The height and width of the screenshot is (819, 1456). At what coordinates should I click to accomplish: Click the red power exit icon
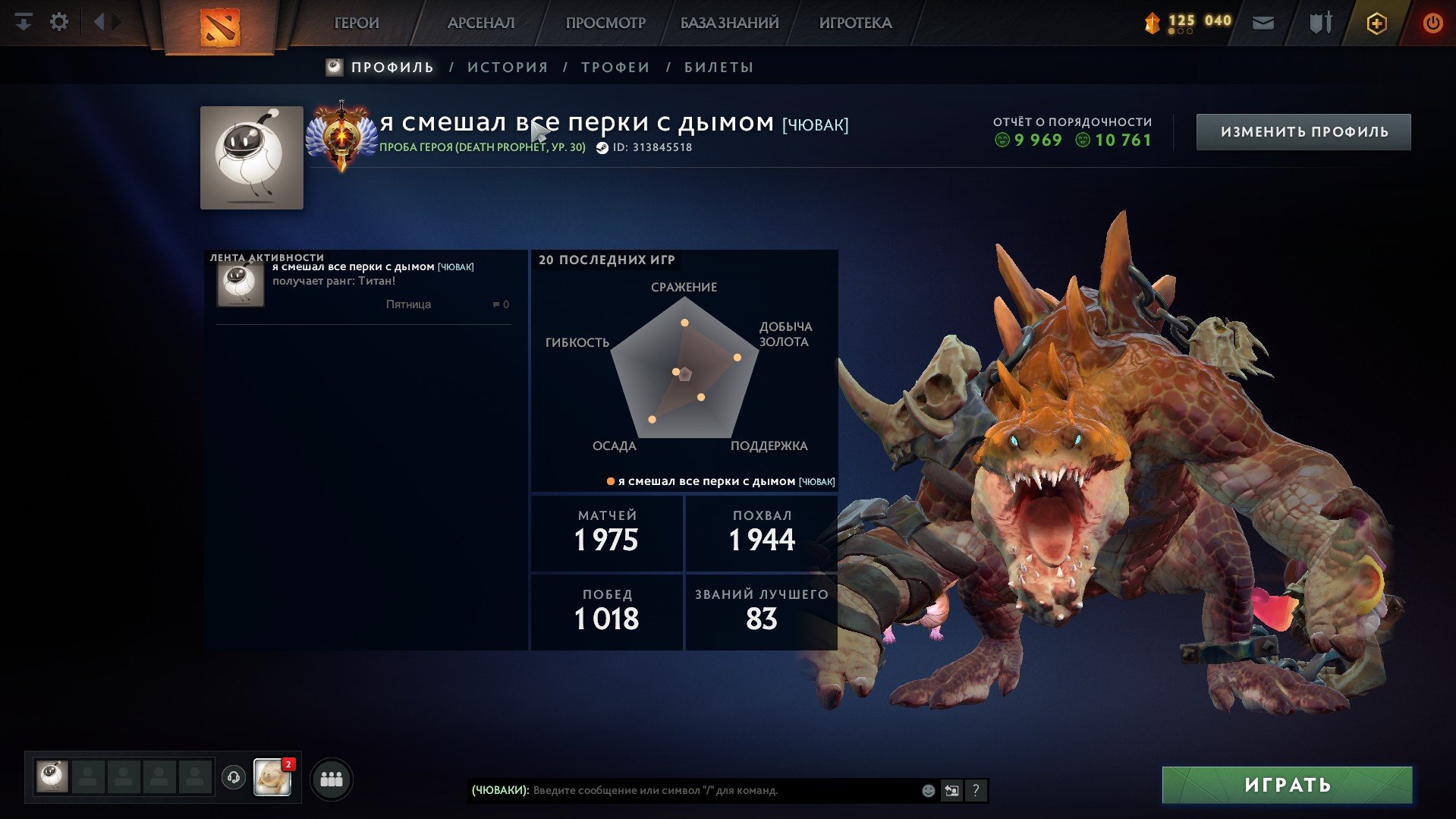pyautogui.click(x=1432, y=23)
